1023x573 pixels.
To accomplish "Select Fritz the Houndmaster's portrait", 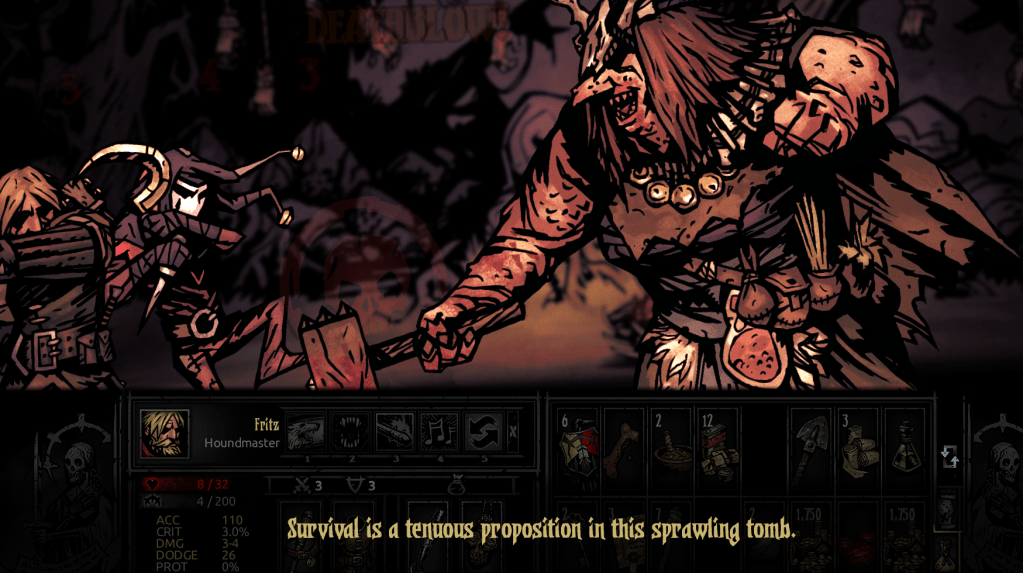I will tap(164, 433).
